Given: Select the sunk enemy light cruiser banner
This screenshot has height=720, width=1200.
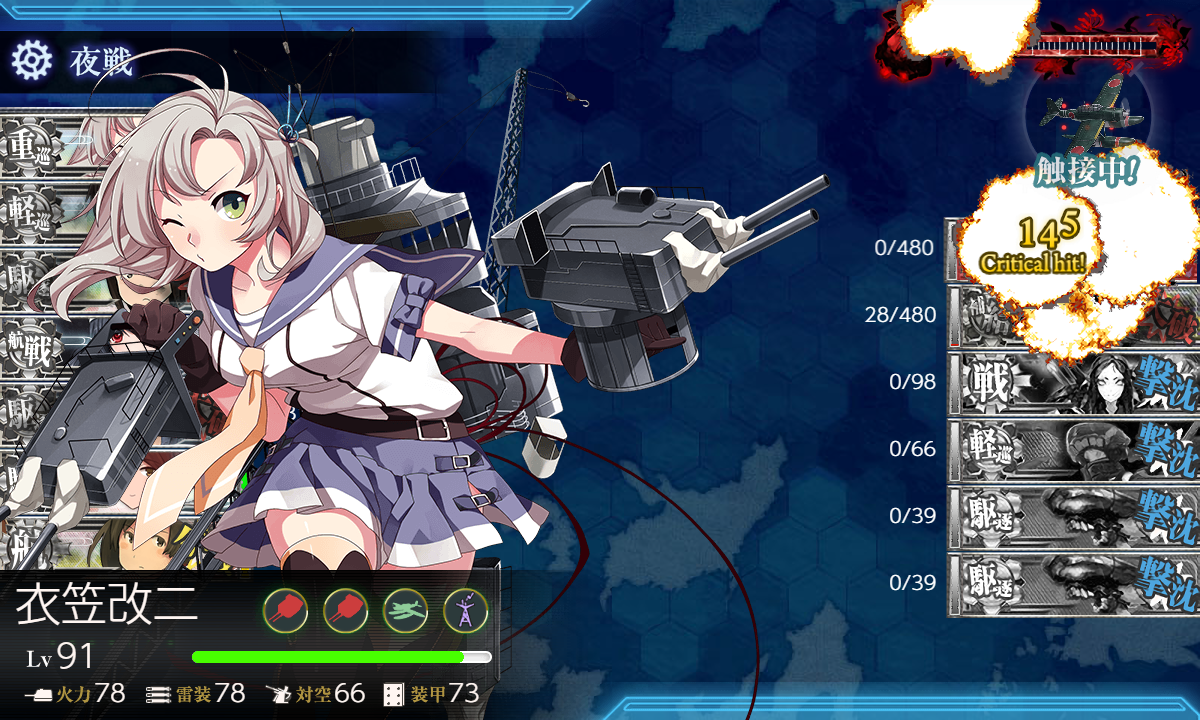Looking at the screenshot, I should (1073, 449).
